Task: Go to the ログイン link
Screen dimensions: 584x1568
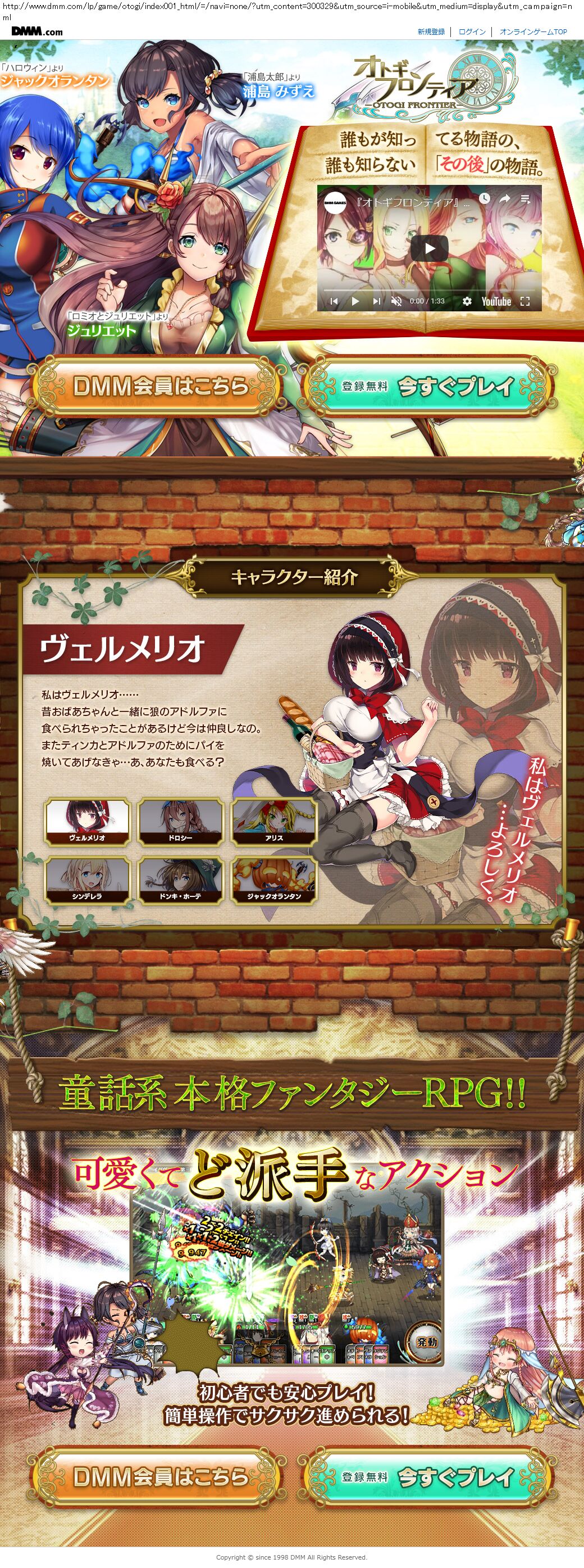Action: pos(472,31)
